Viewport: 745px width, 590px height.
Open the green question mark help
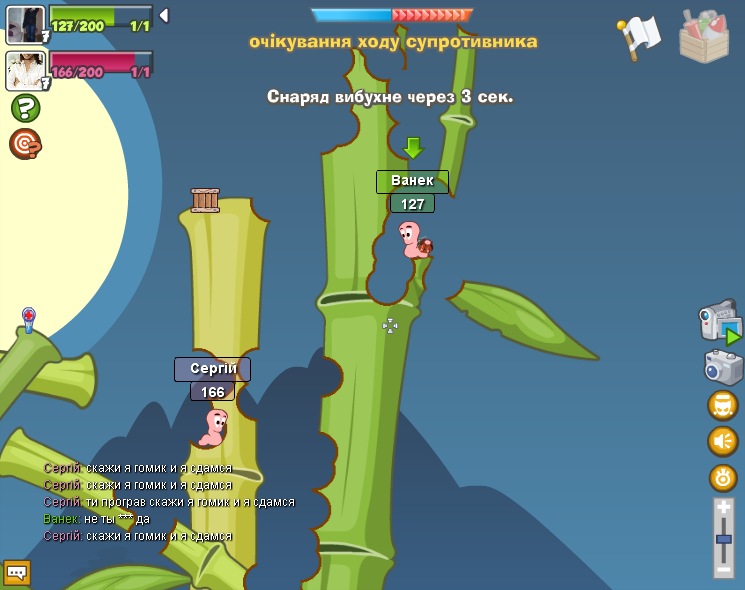(x=25, y=108)
